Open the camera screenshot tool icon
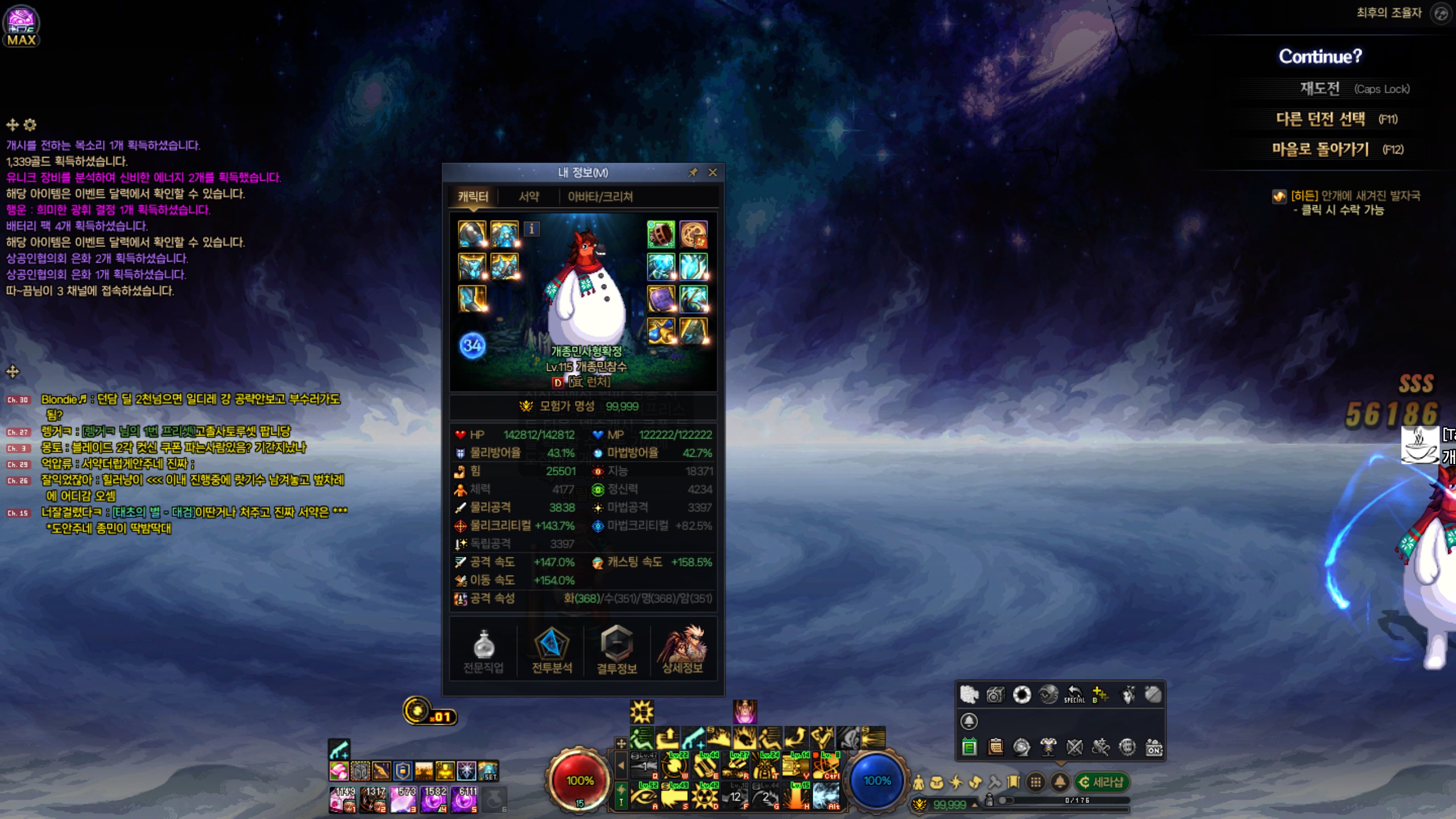 [x=995, y=695]
